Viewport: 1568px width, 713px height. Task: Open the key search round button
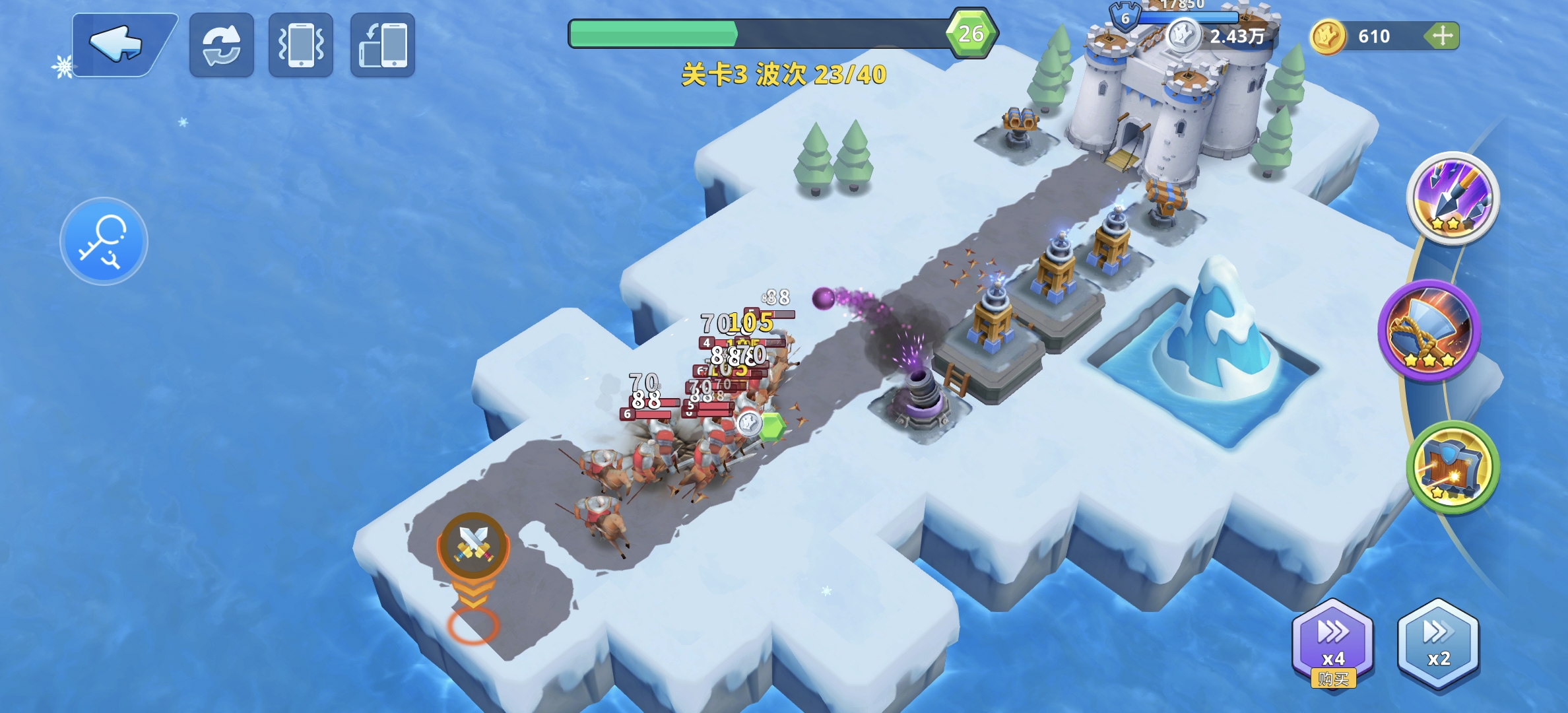click(x=104, y=242)
